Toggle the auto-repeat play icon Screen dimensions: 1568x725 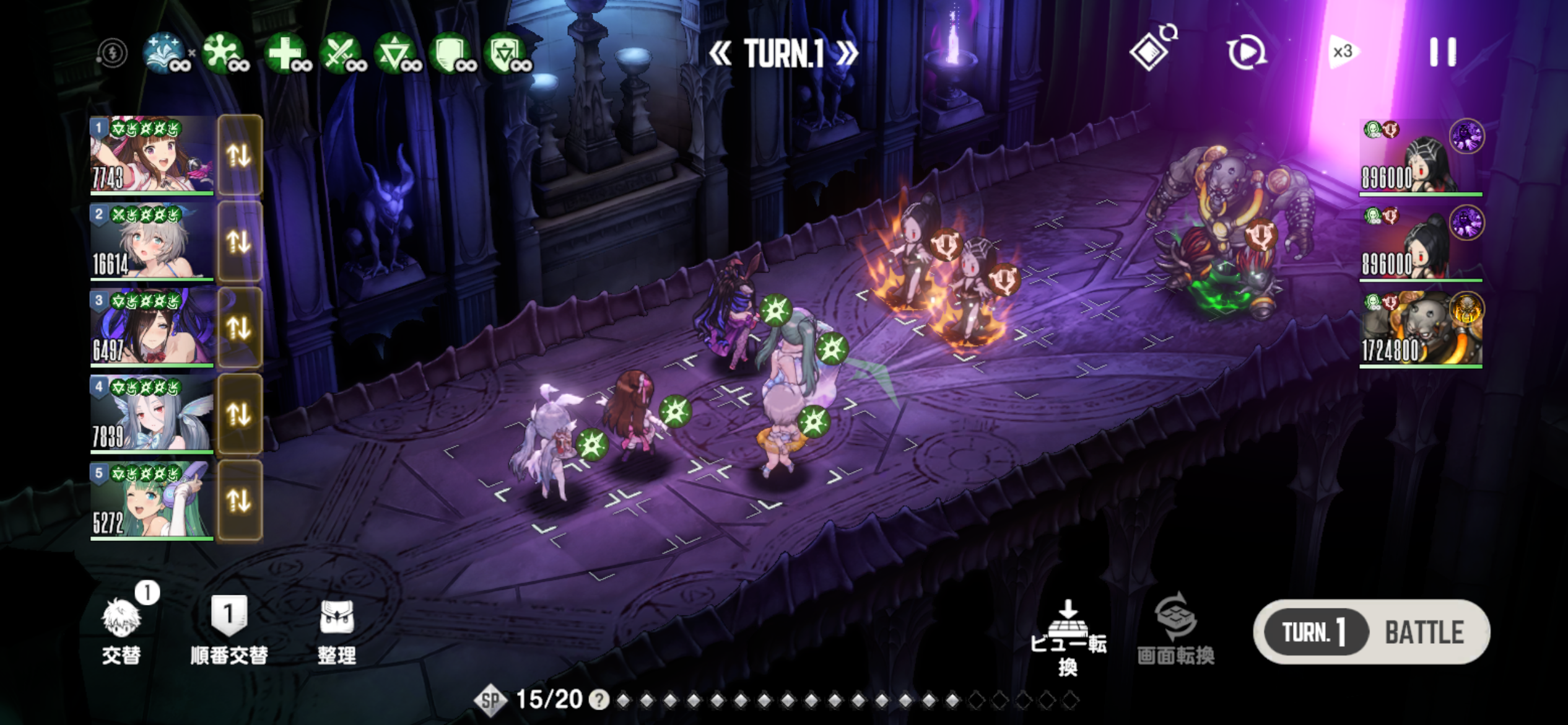coord(1247,52)
